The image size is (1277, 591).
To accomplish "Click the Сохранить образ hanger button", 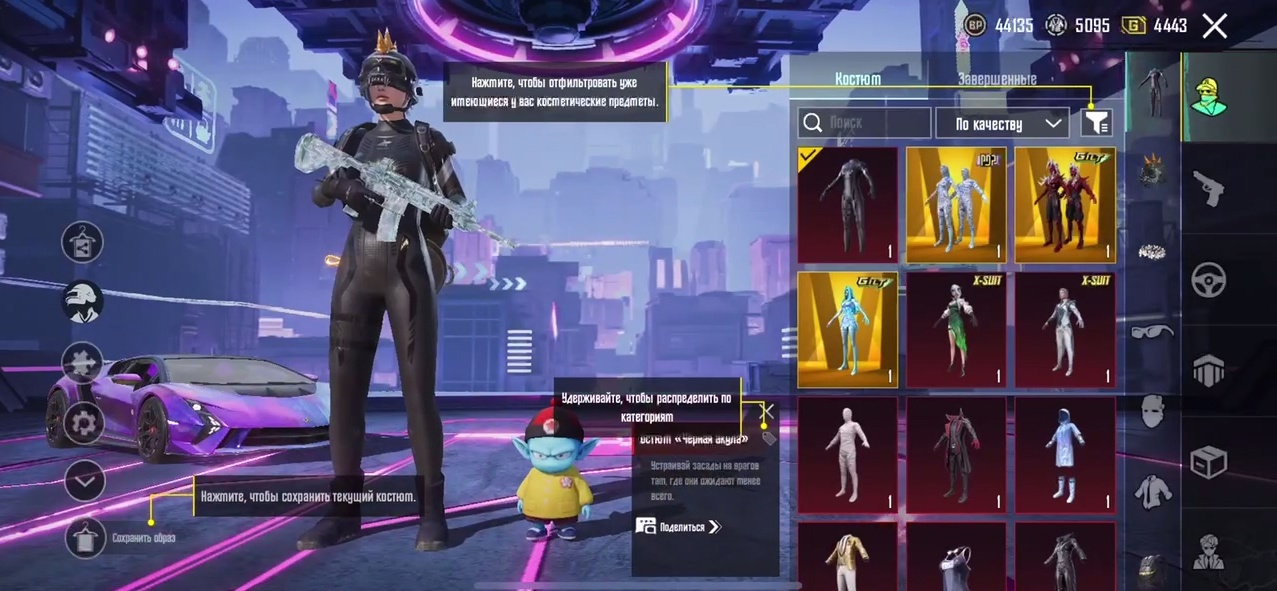I will tap(85, 537).
